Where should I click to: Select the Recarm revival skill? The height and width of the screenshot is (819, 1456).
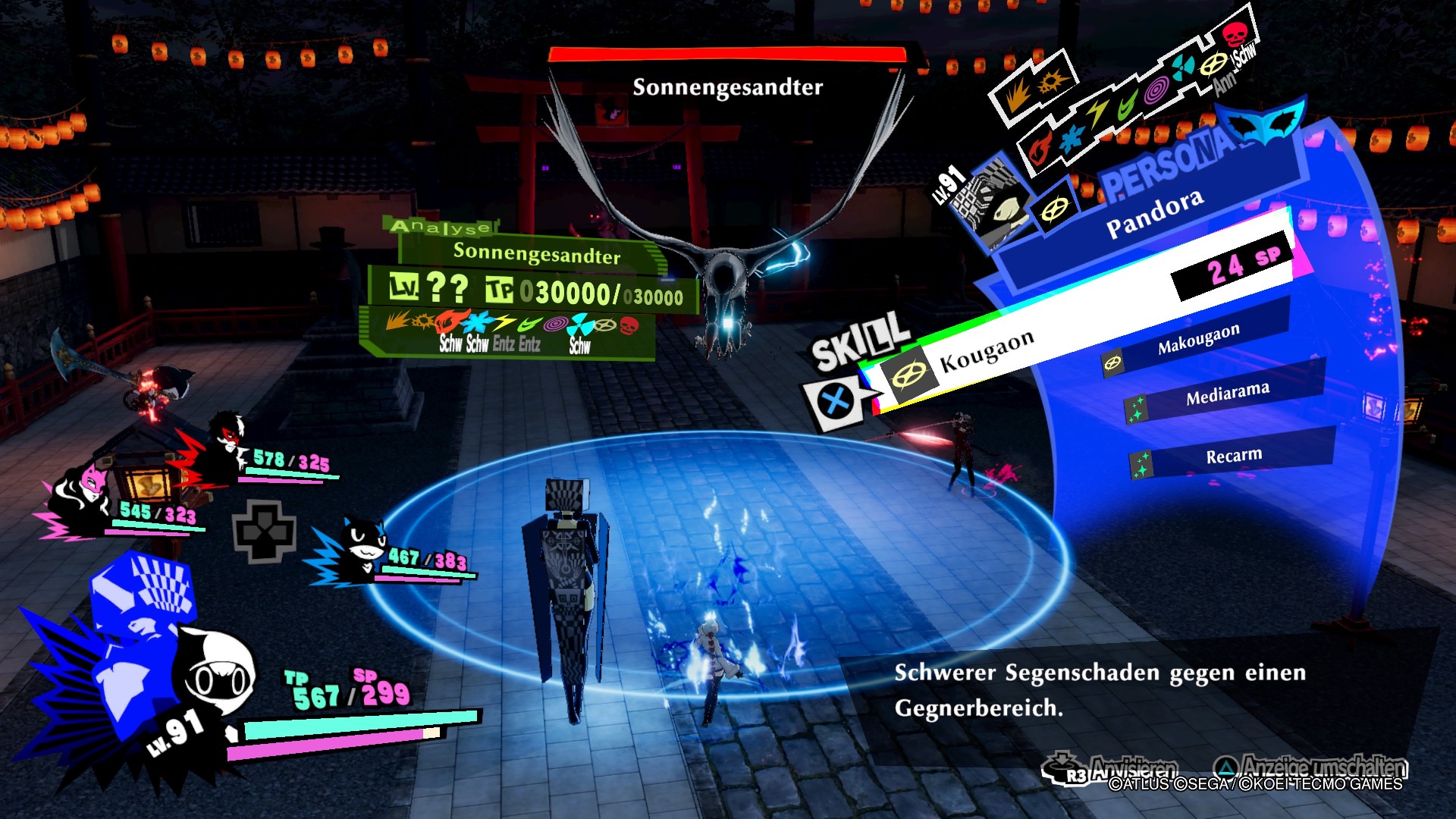click(1233, 455)
